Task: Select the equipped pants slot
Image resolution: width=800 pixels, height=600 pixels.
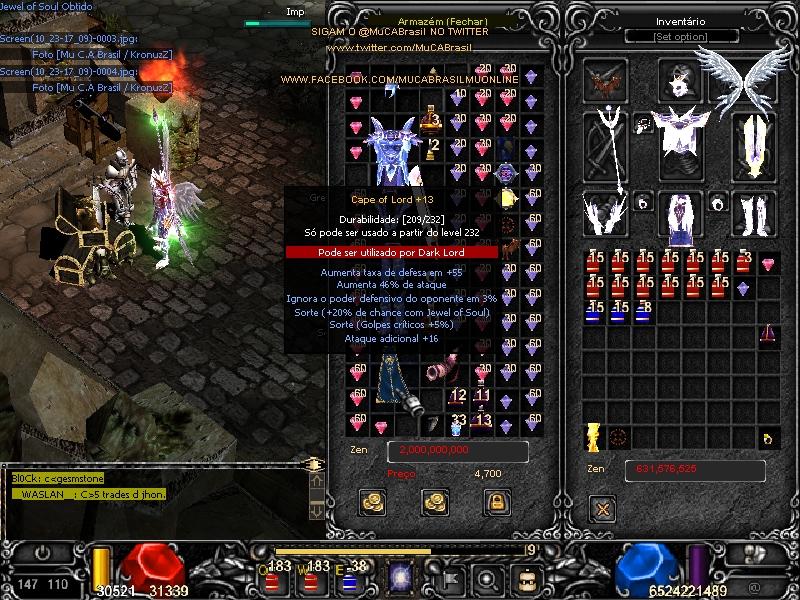Action: 680,216
